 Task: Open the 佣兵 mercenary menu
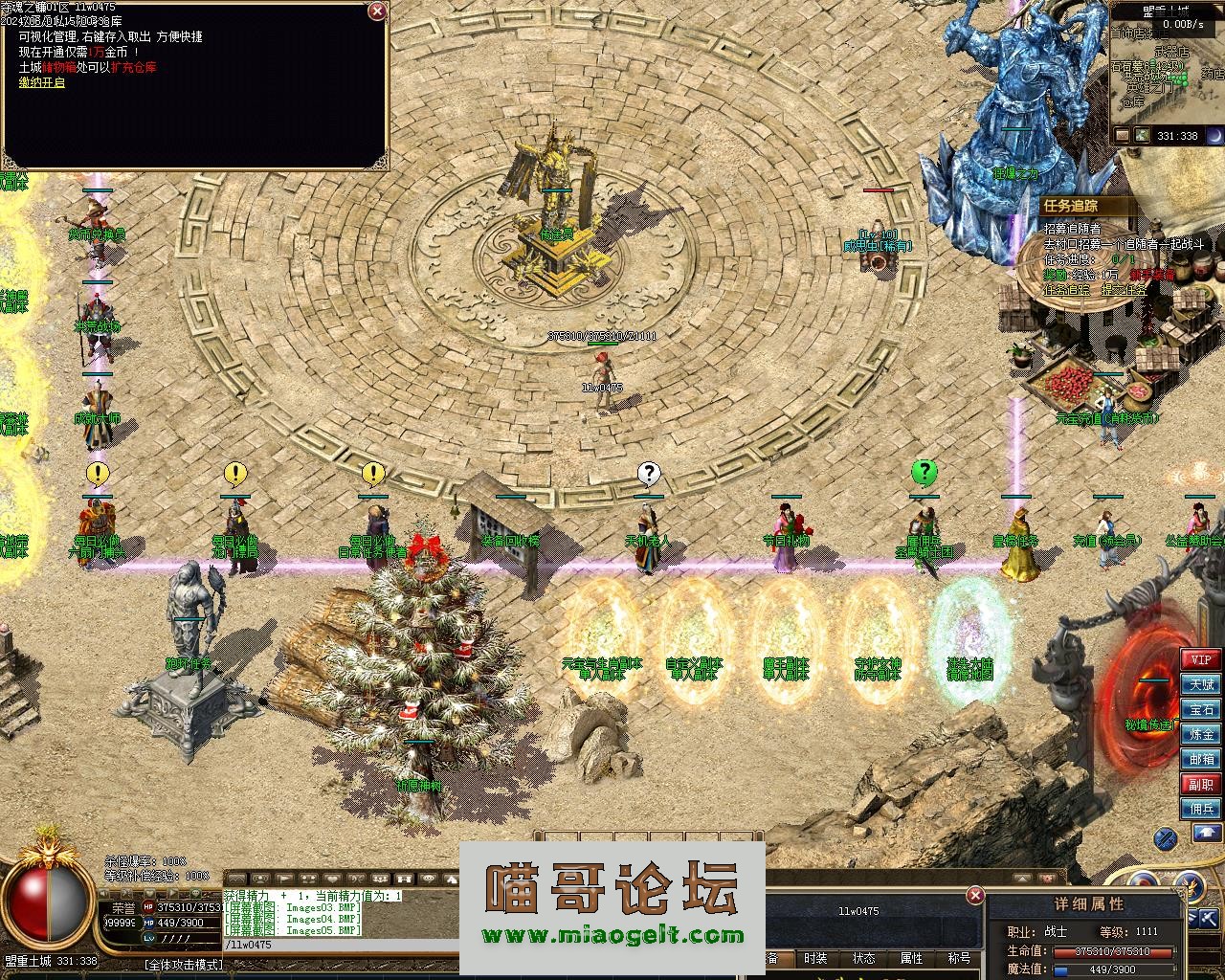tap(1201, 809)
